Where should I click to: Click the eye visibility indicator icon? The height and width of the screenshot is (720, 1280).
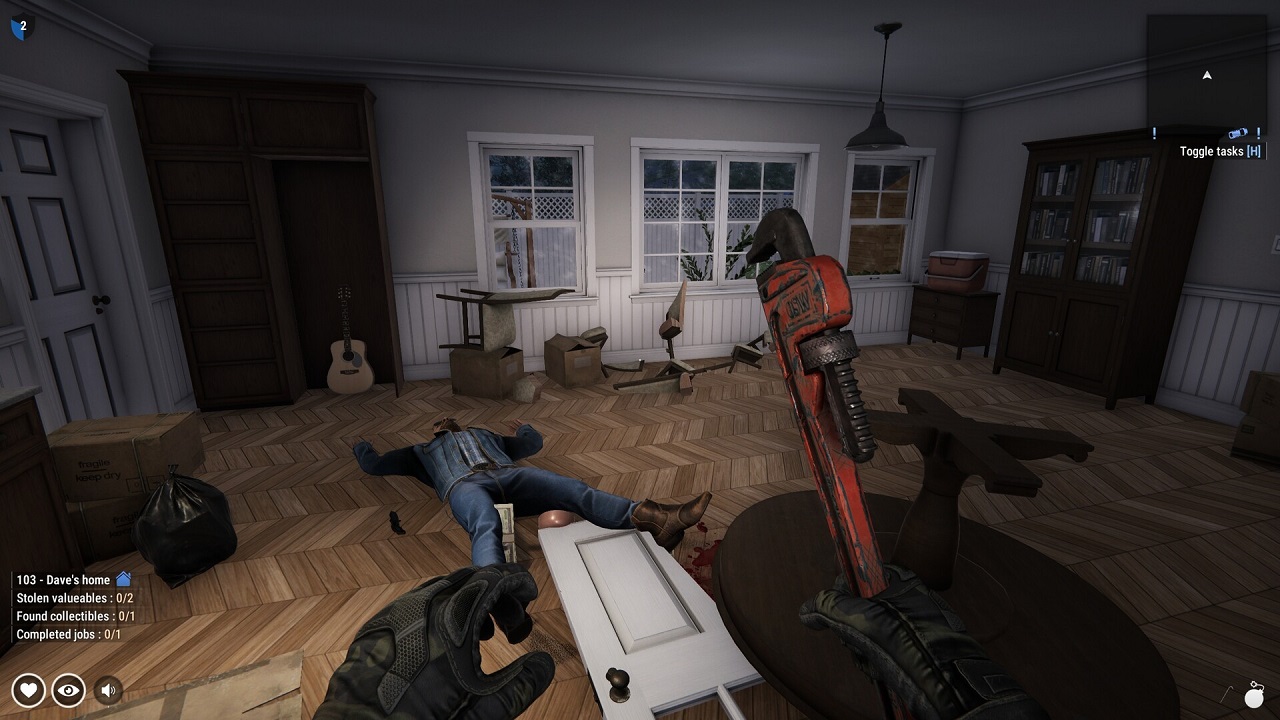(68, 689)
